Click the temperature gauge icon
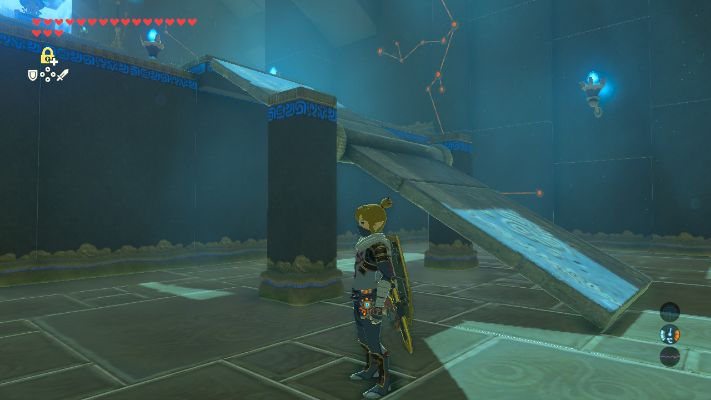Image resolution: width=711 pixels, height=400 pixels. [x=669, y=334]
